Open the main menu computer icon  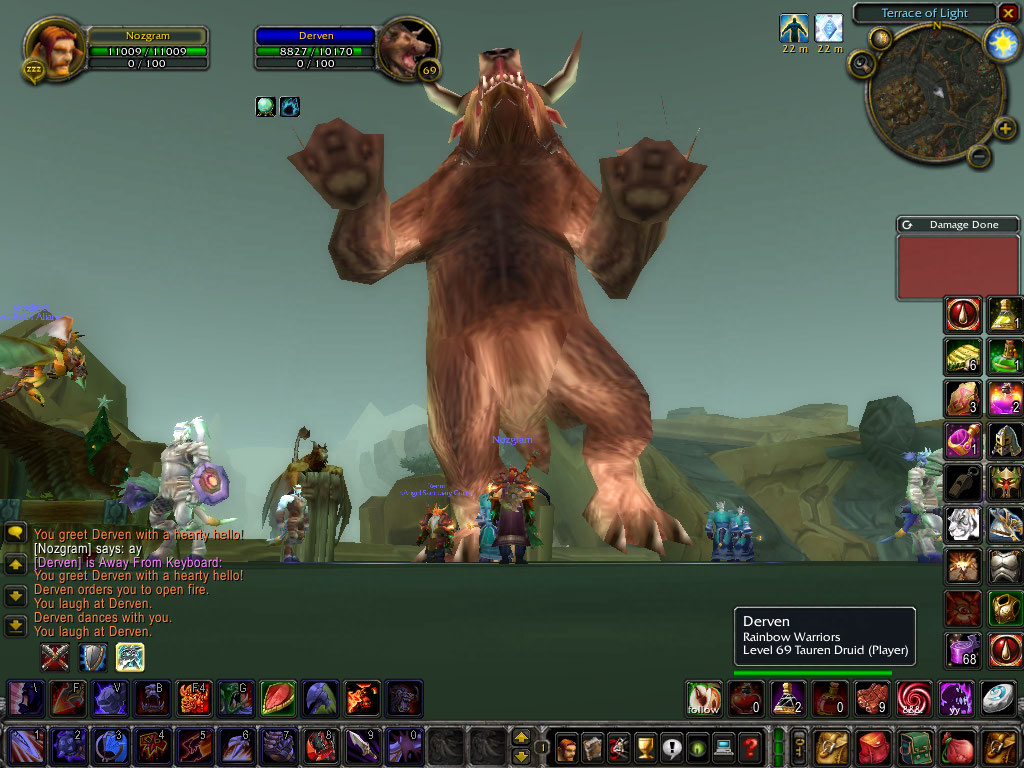(723, 746)
